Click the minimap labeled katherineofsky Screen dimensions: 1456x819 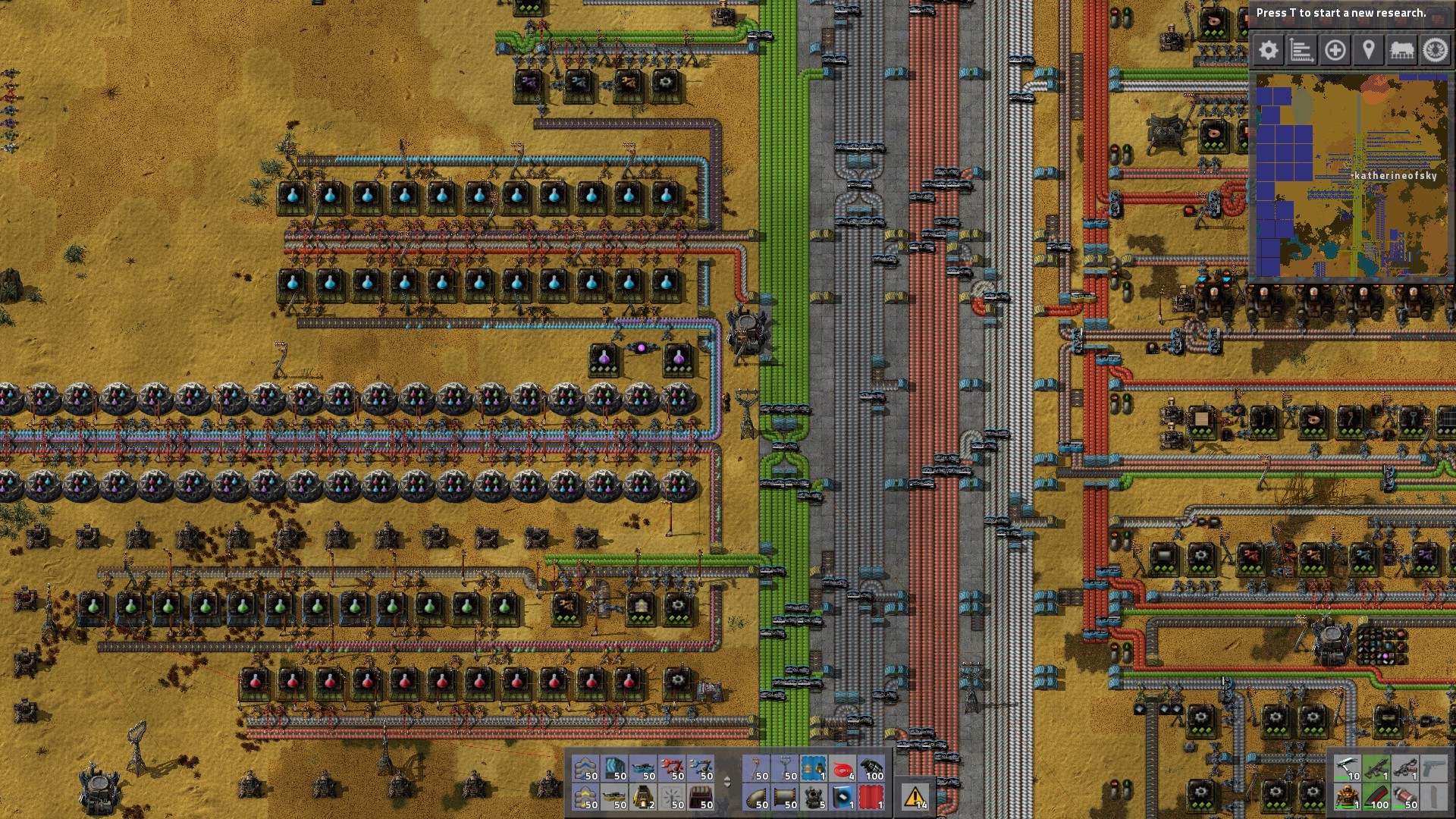1354,174
